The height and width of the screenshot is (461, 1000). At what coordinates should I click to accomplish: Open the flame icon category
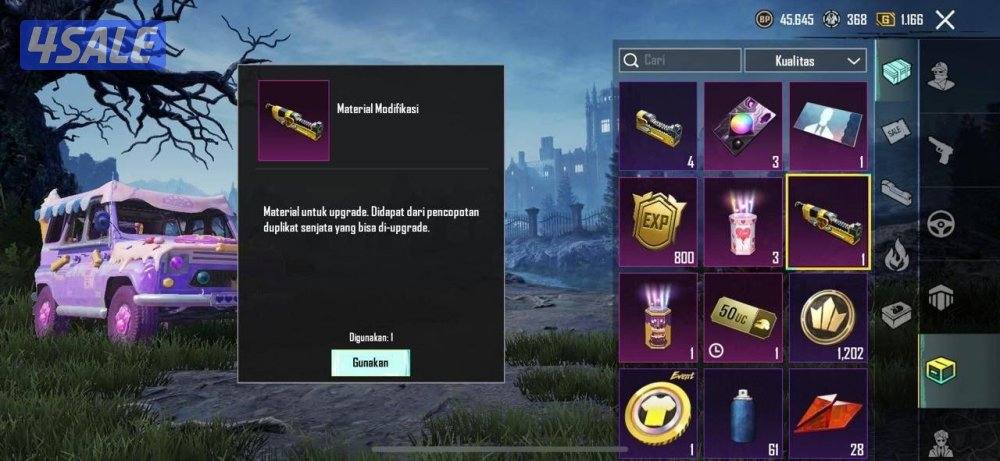click(x=895, y=251)
